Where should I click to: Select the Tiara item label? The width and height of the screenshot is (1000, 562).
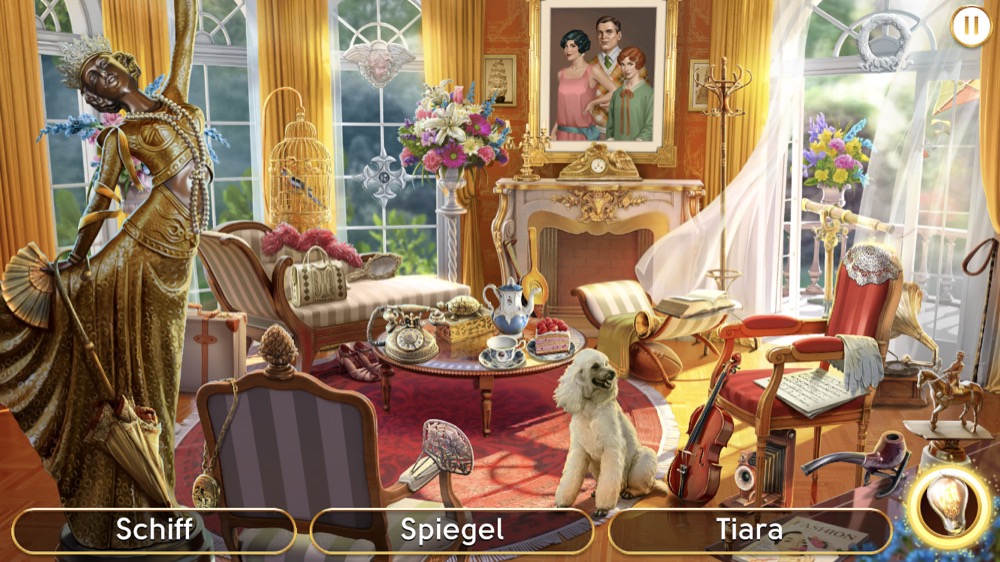tap(749, 530)
